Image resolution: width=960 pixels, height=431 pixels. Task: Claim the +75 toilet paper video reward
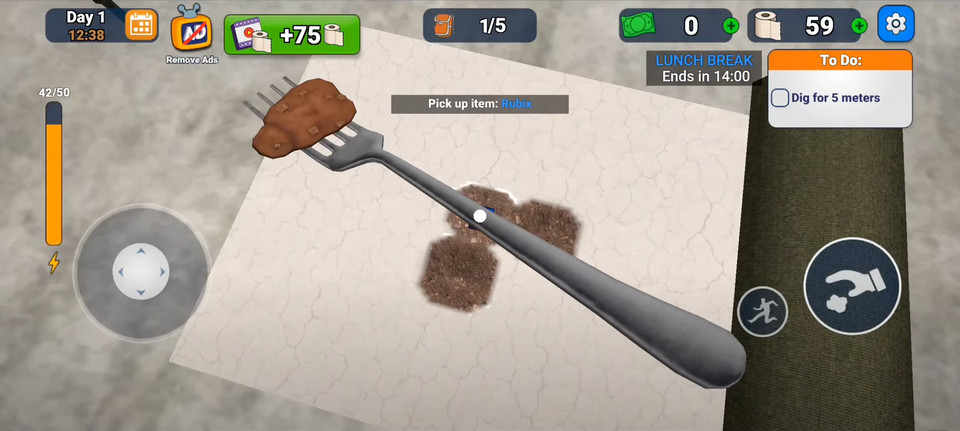click(296, 35)
